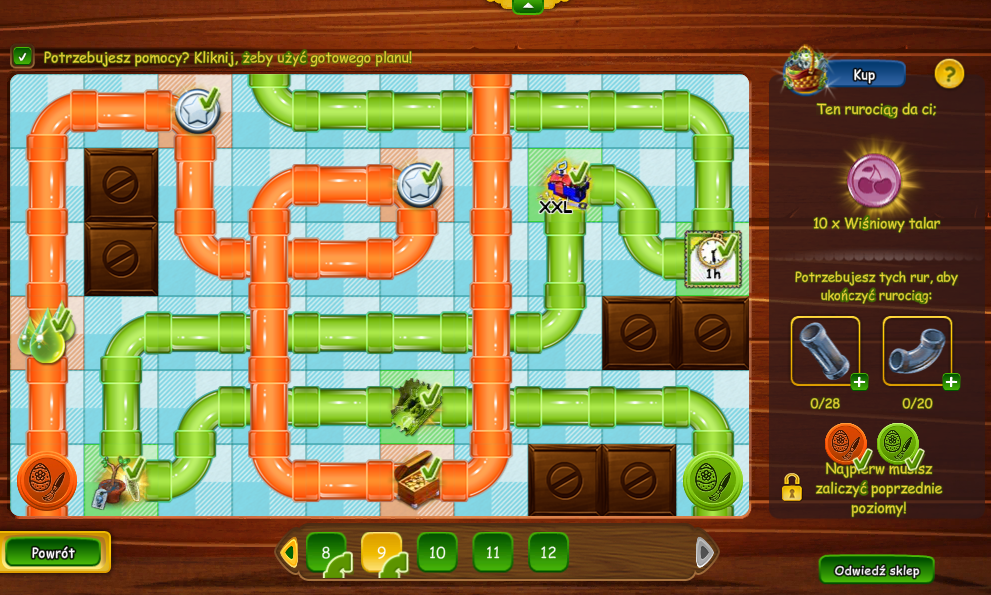Screen dimensions: 991x595
Task: Show next levels with the right arrow
Action: tap(704, 552)
